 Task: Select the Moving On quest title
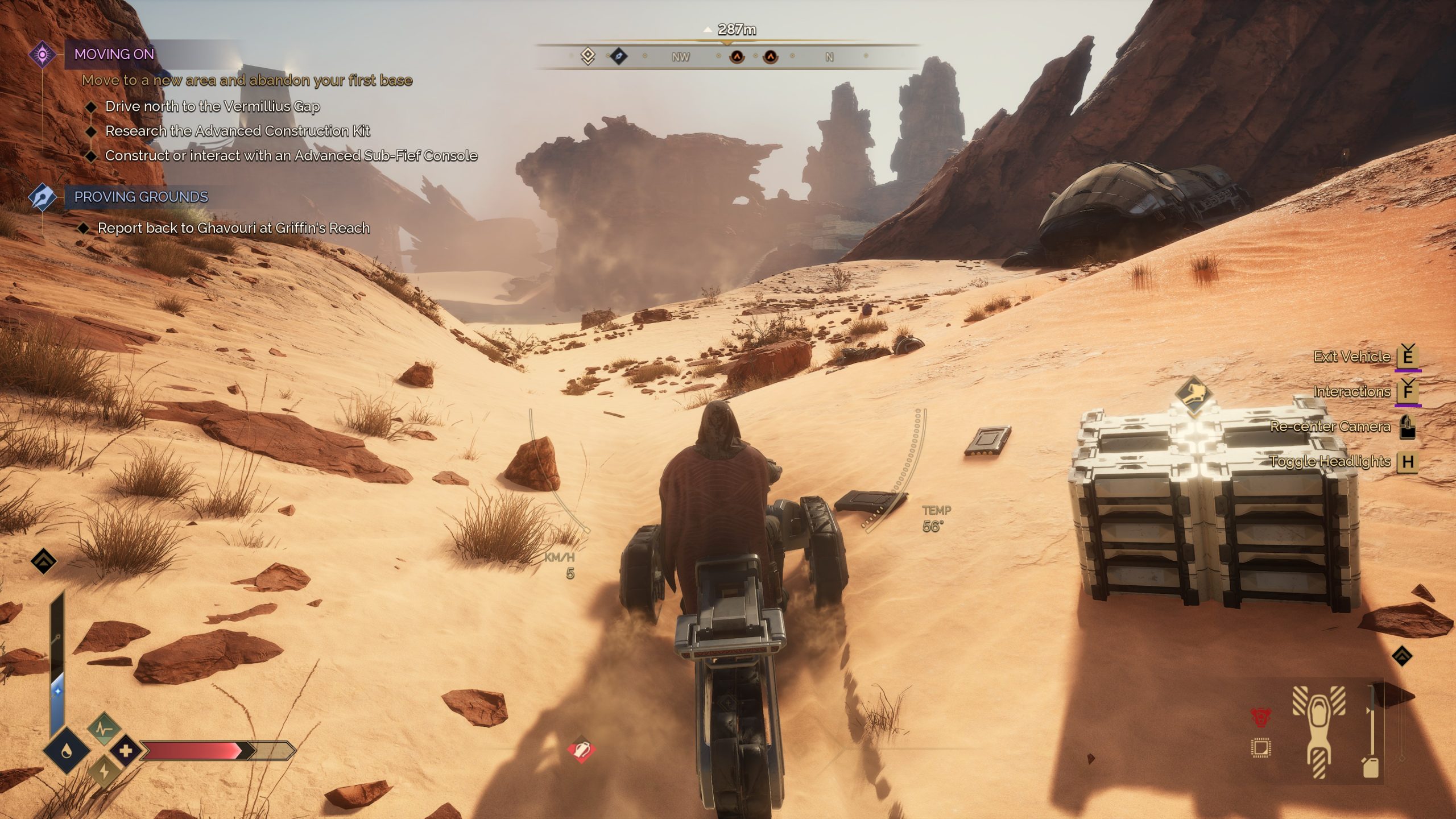point(114,55)
